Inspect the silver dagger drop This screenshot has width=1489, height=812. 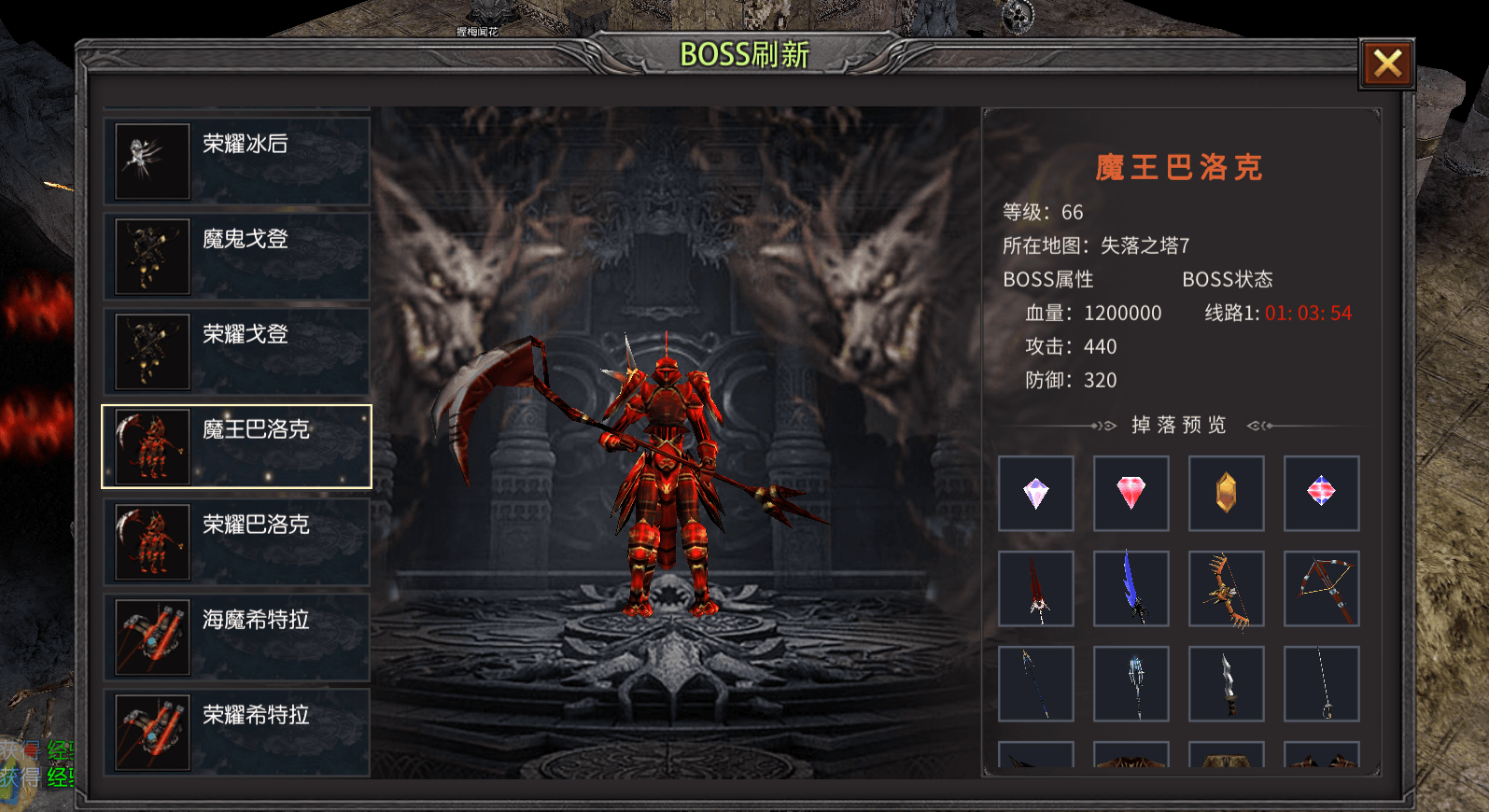coord(1227,684)
